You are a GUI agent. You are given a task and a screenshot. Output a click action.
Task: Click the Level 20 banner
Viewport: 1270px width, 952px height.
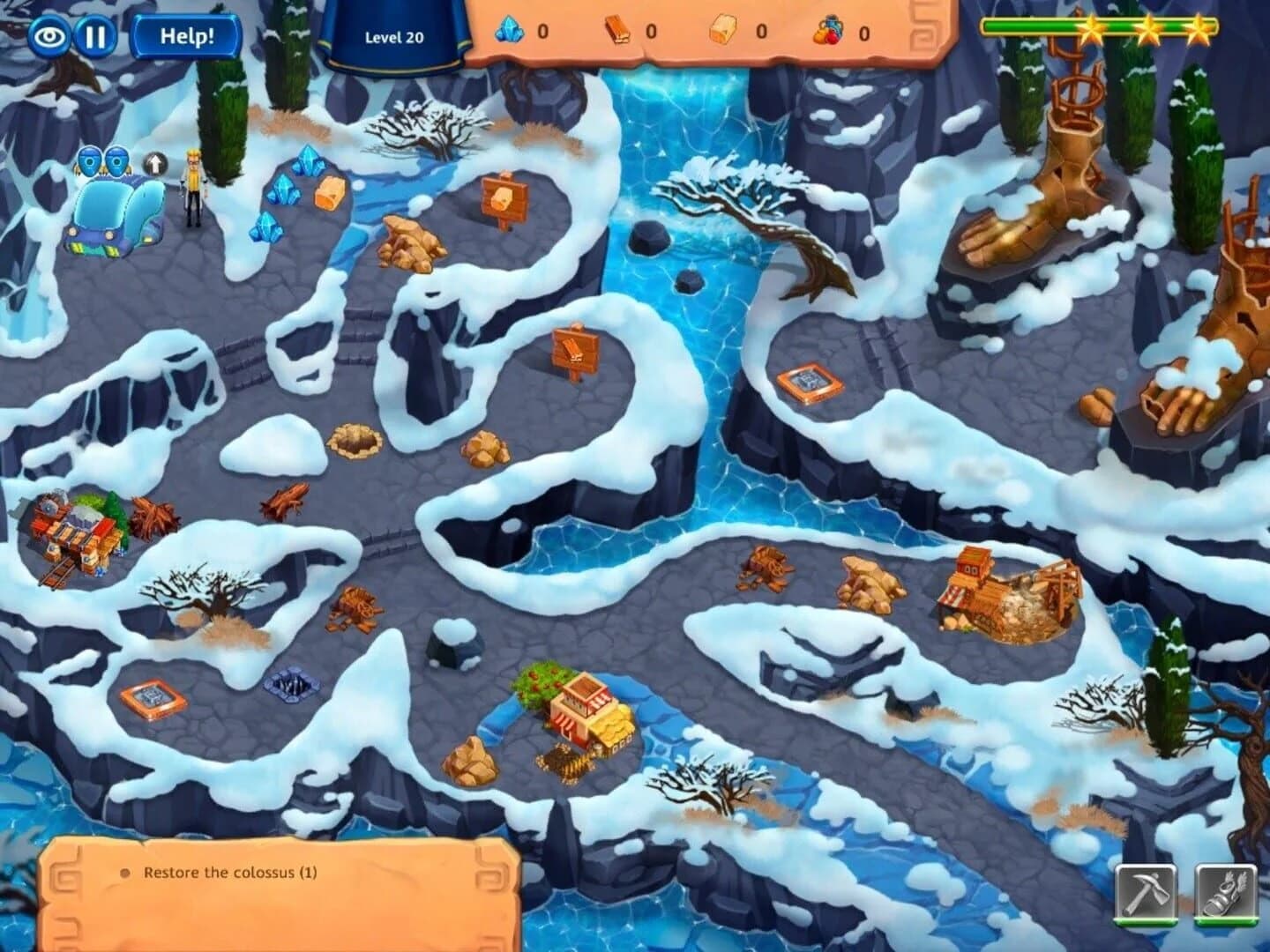tap(395, 37)
